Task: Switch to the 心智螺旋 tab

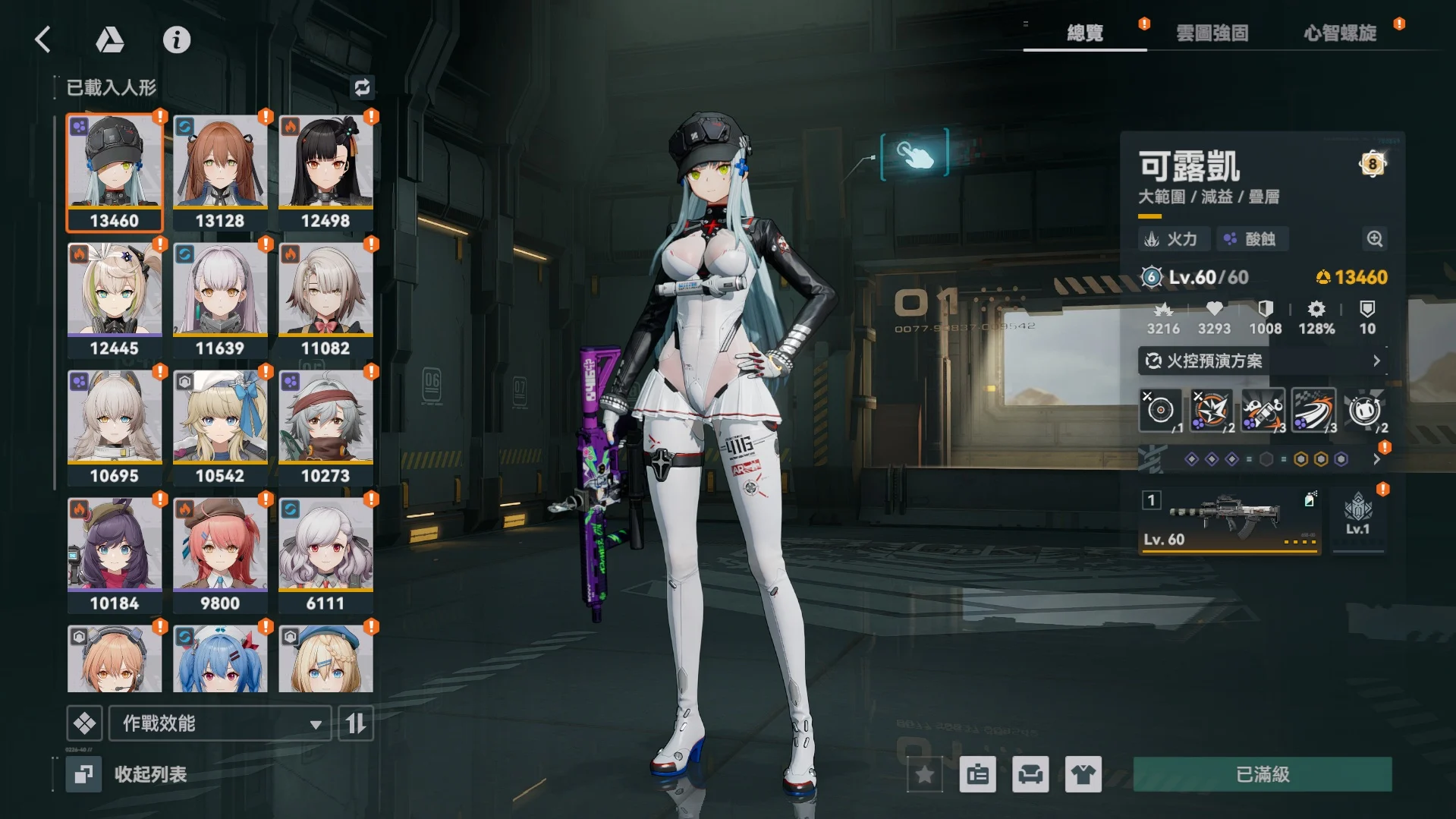Action: pyautogui.click(x=1340, y=33)
